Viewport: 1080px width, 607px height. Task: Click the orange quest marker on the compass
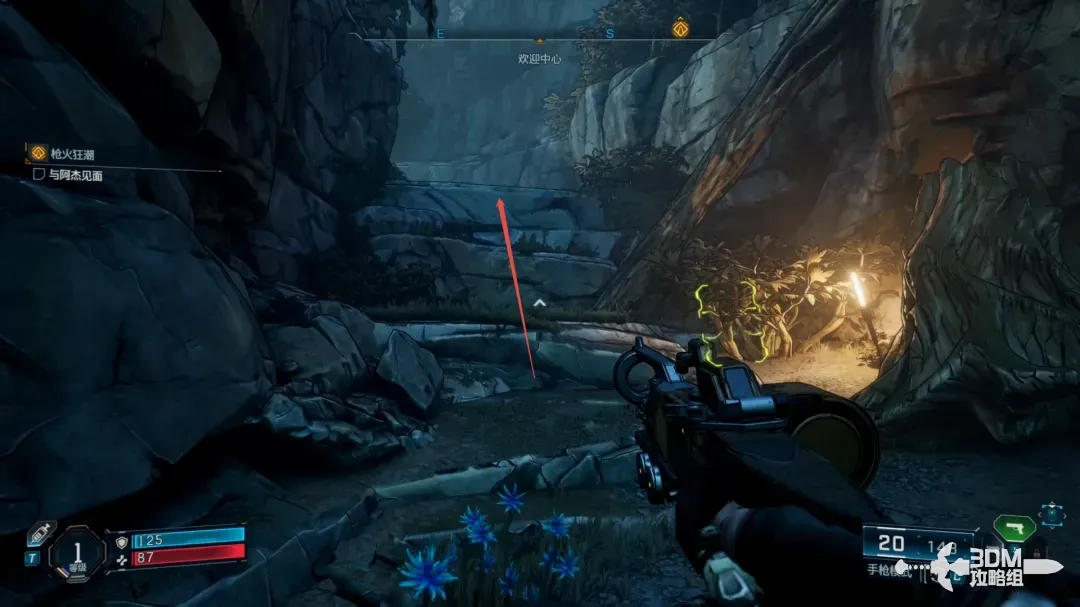680,29
